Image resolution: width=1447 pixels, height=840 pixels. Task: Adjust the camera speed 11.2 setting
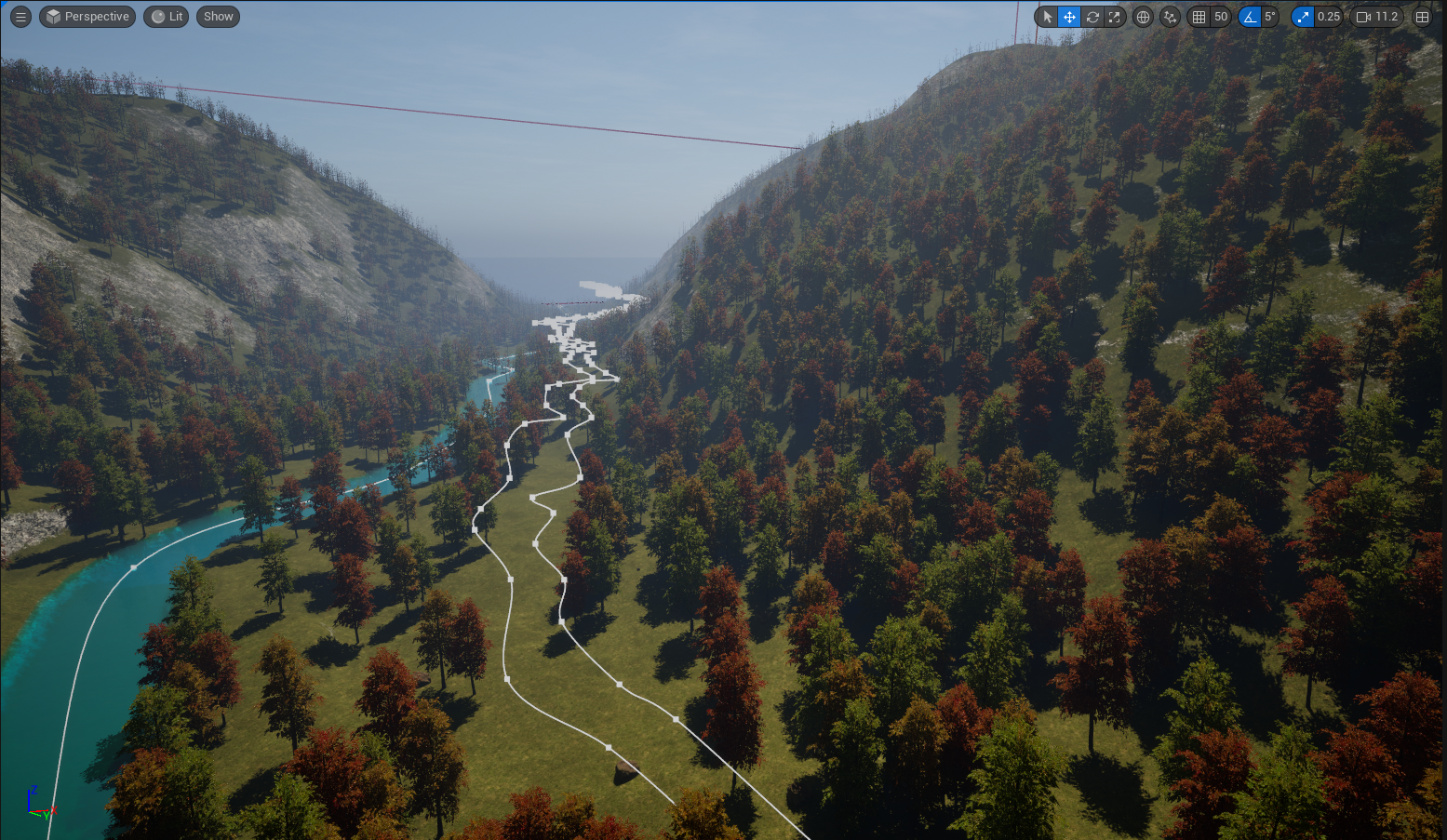(x=1377, y=17)
